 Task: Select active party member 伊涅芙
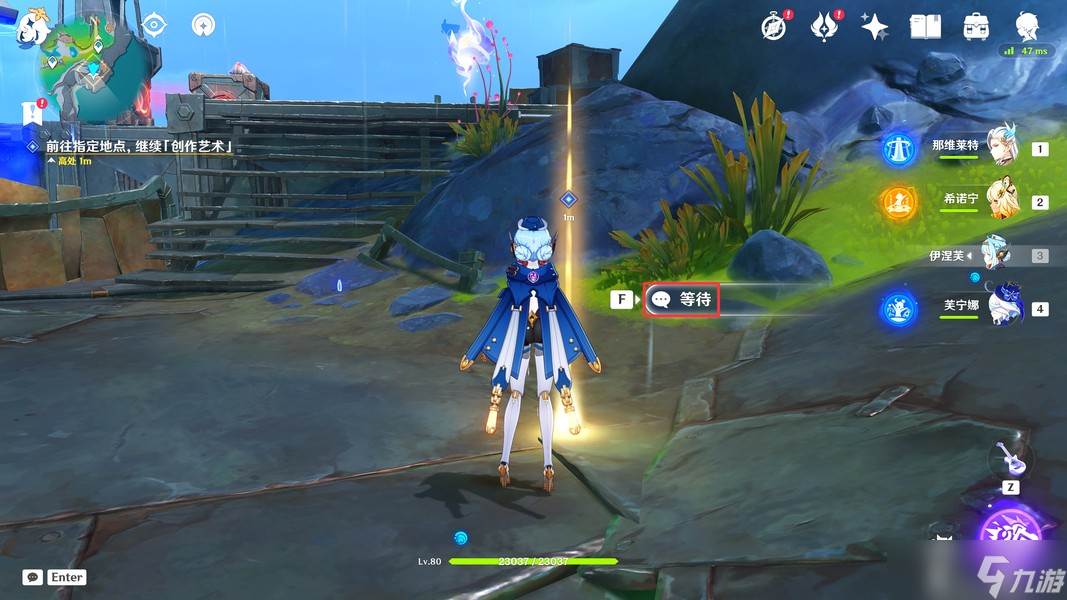(x=995, y=255)
